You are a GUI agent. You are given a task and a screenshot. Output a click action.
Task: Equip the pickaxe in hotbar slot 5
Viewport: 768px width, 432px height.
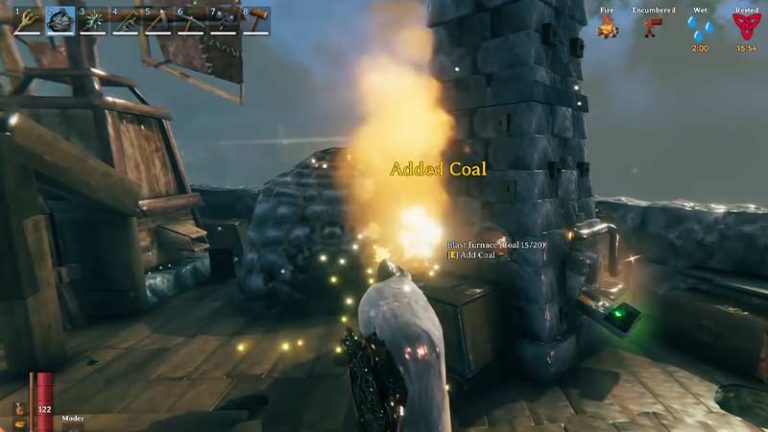158,21
